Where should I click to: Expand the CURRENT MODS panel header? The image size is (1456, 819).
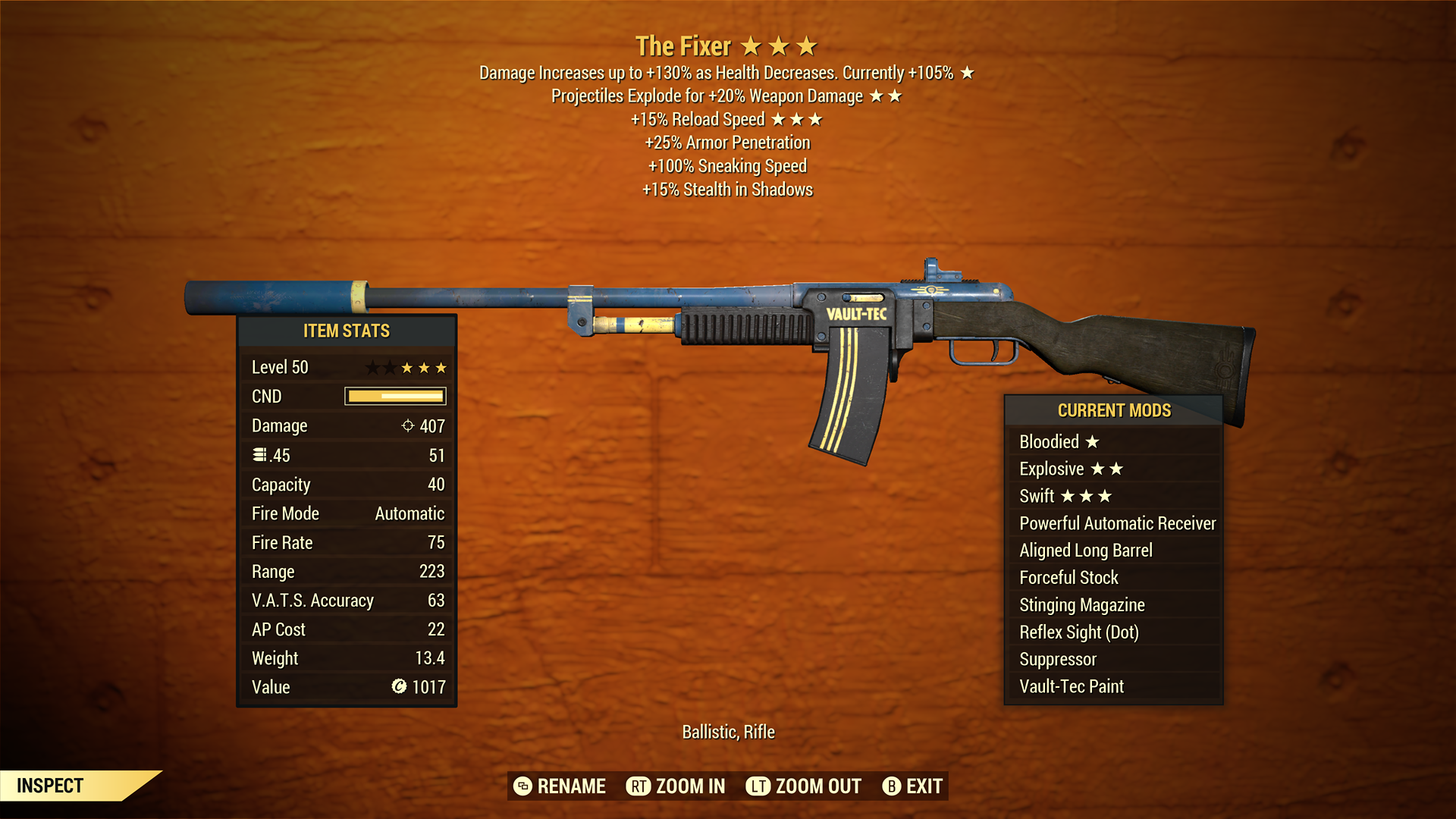point(1115,410)
